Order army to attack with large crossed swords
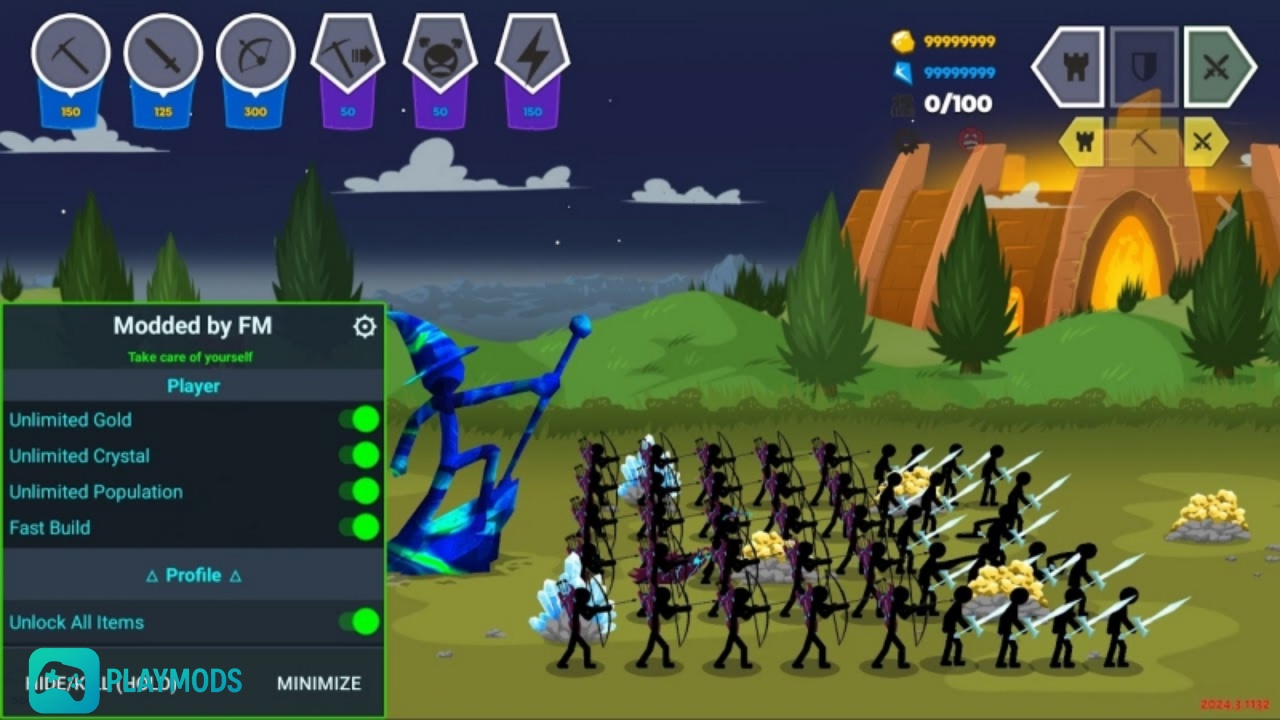 1219,68
